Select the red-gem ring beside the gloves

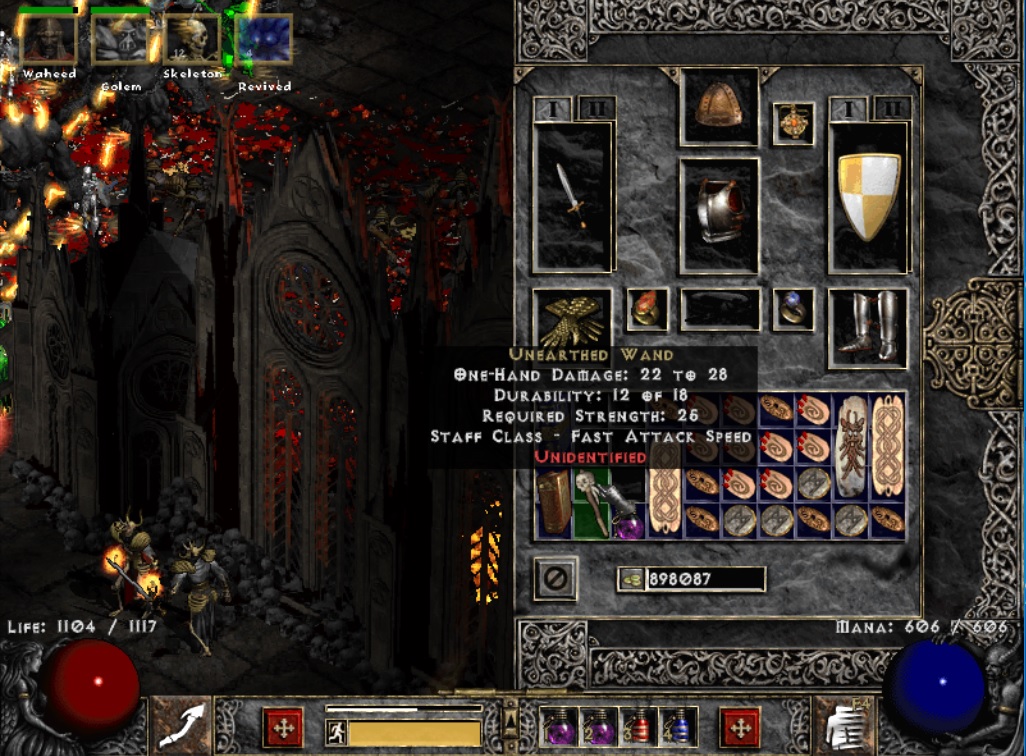pos(647,309)
